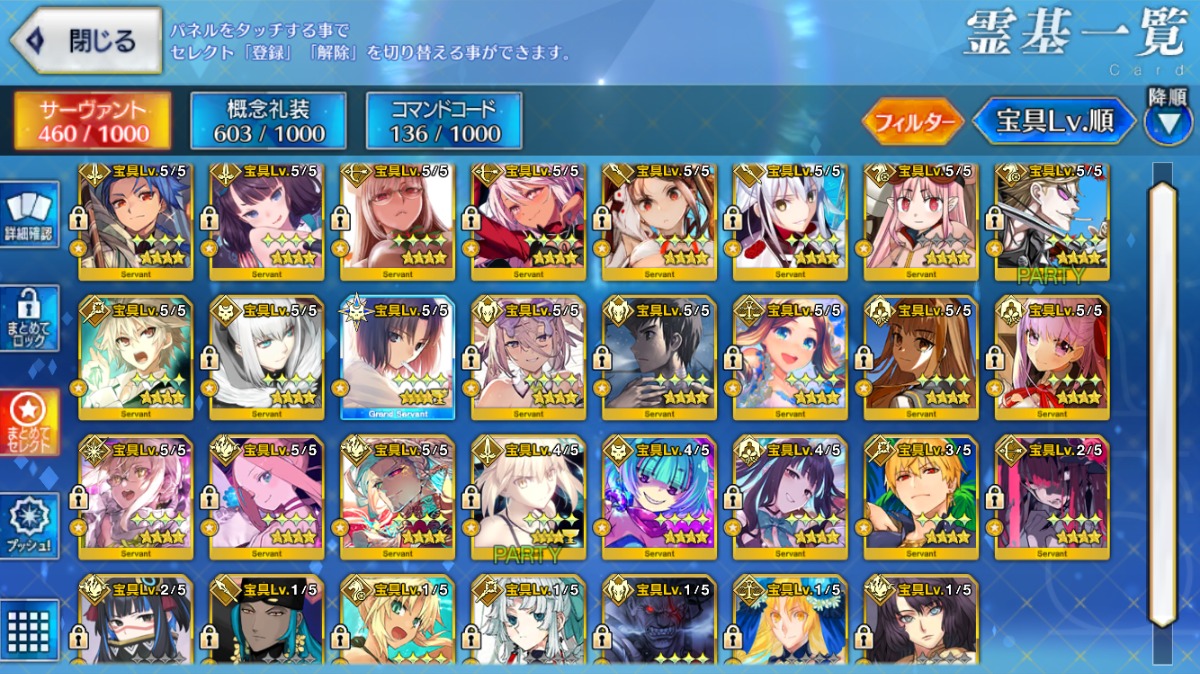Select the teal-haired servant with 宝具Lv.4/5
Screen dimensions: 1200x674
(x=659, y=497)
